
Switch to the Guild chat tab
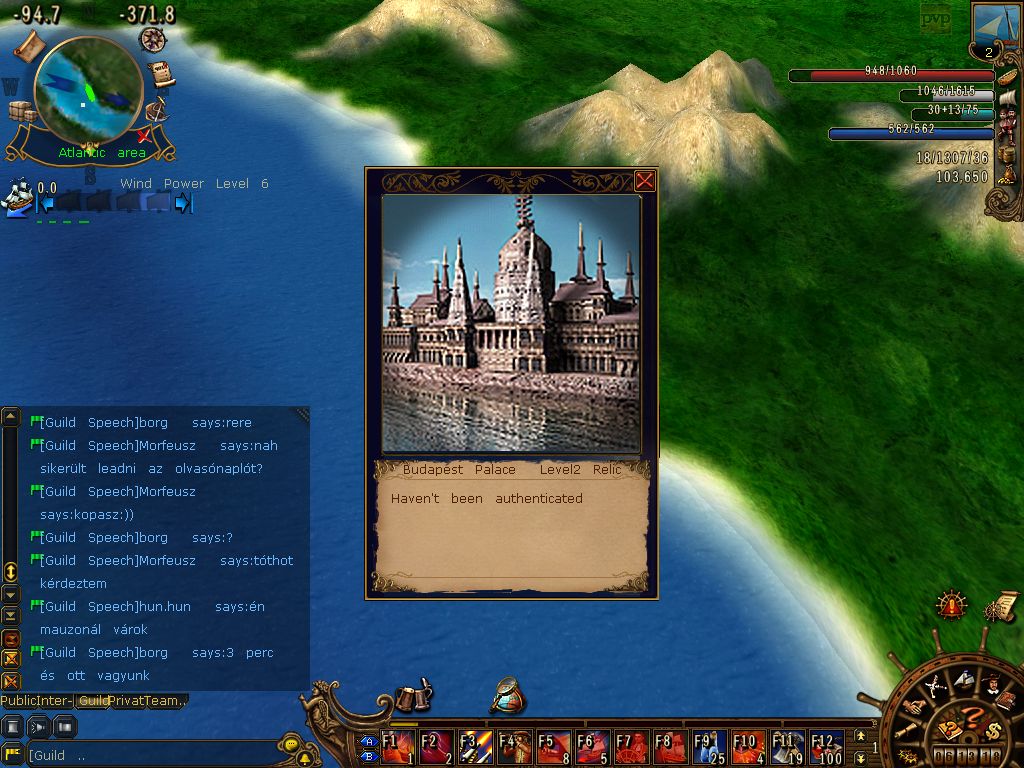(95, 701)
